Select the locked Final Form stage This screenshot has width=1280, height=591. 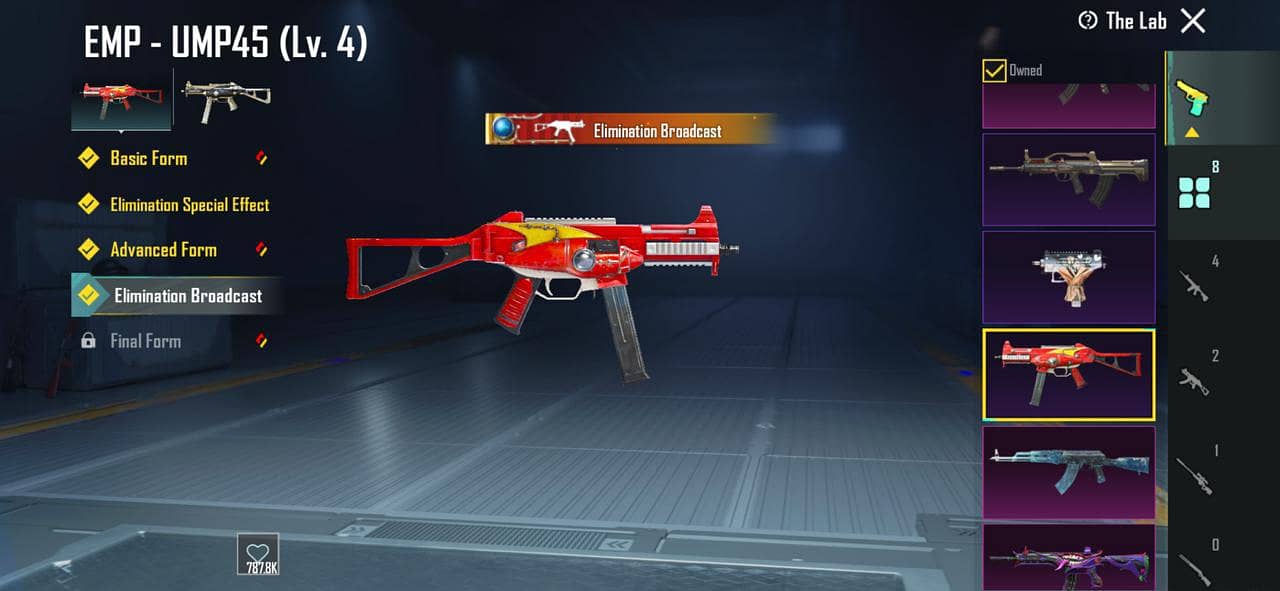pos(145,341)
